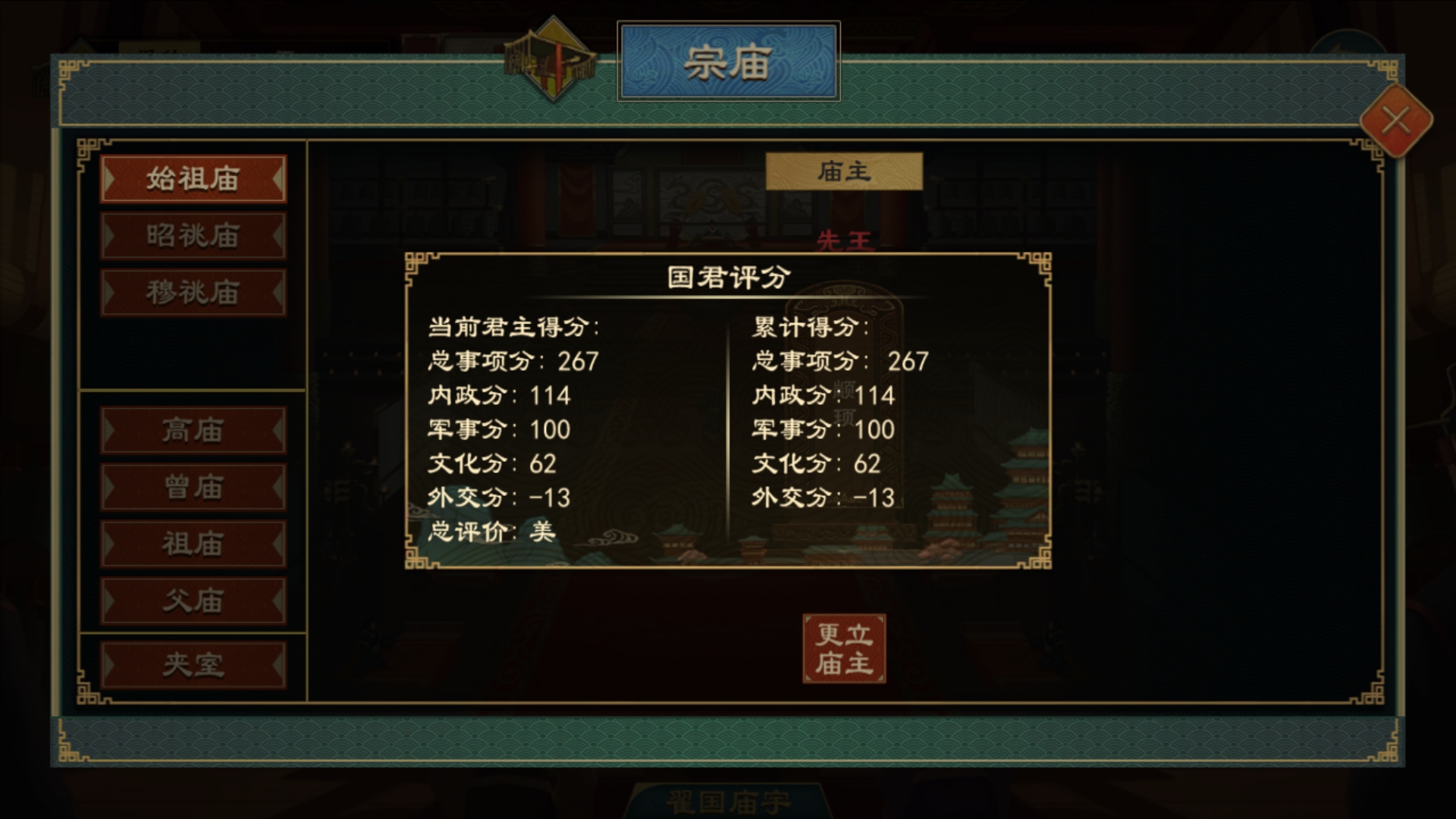The height and width of the screenshot is (819, 1456).
Task: Open the 始祖庙 (Founder's Temple) panel
Action: pyautogui.click(x=193, y=180)
